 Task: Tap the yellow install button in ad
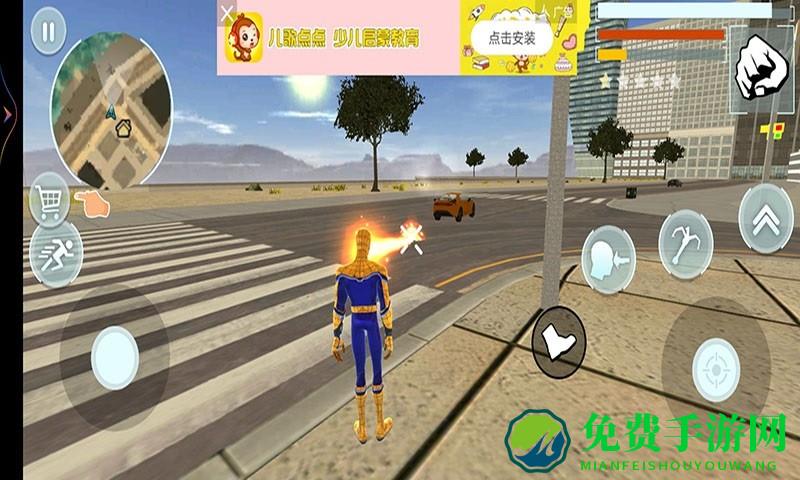click(x=512, y=39)
